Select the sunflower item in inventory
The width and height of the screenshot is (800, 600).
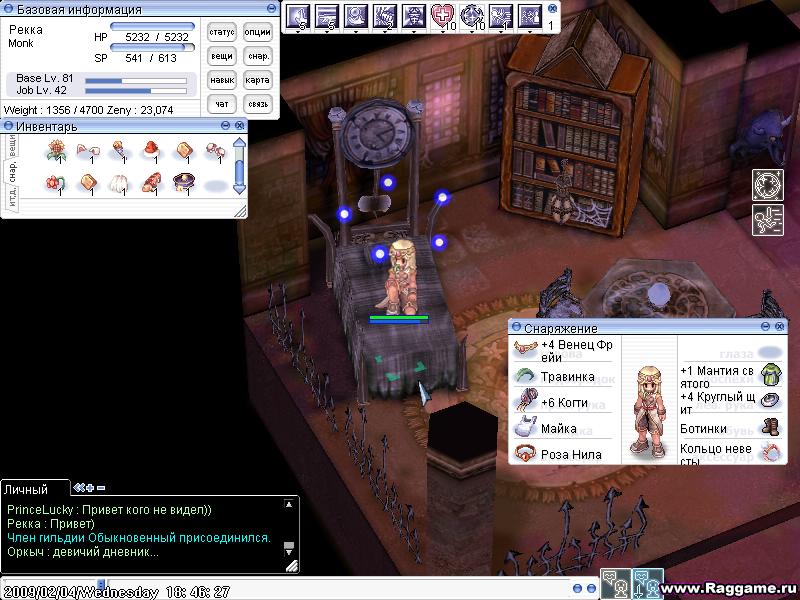56,151
